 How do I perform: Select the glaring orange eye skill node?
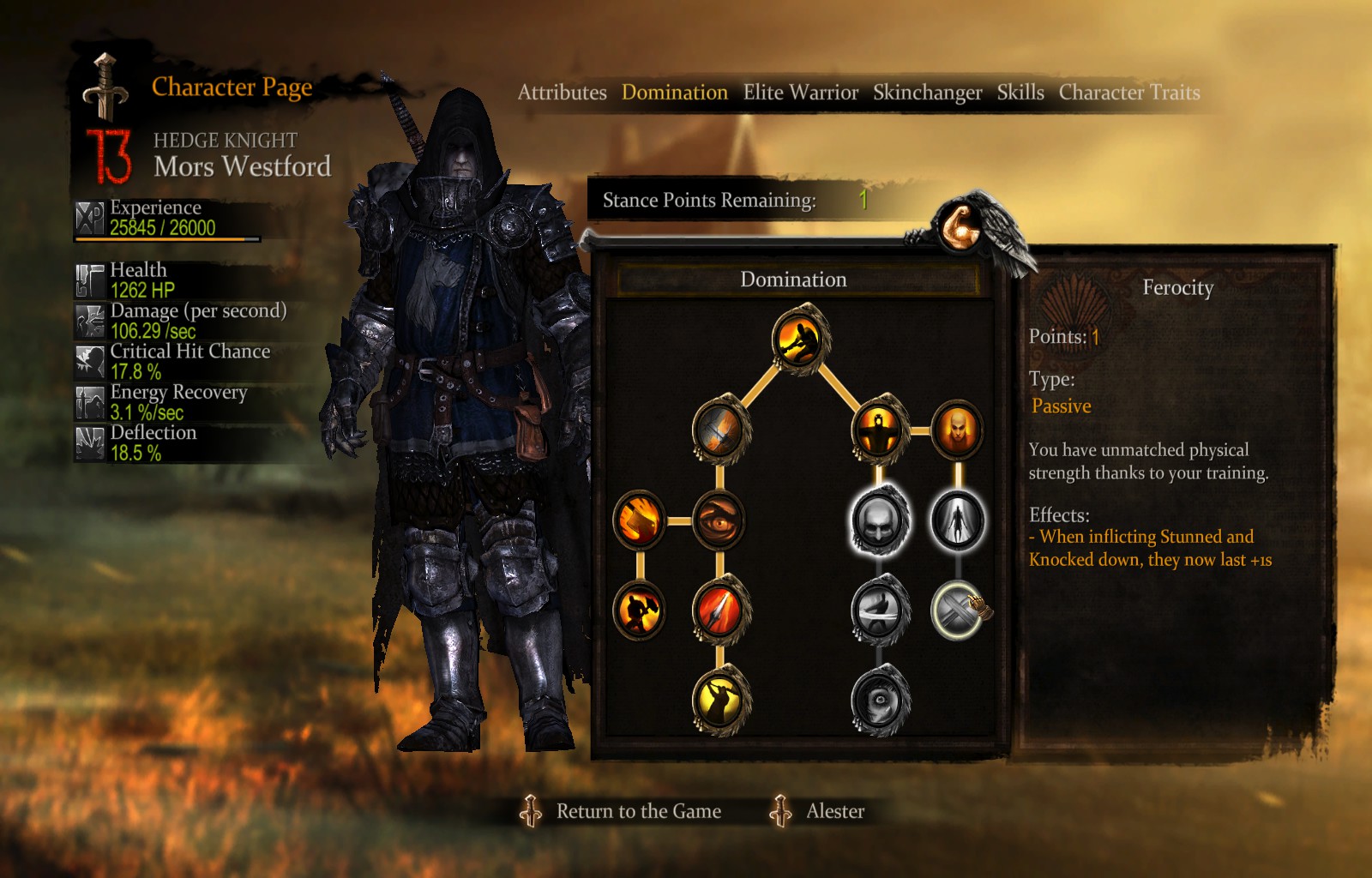719,520
